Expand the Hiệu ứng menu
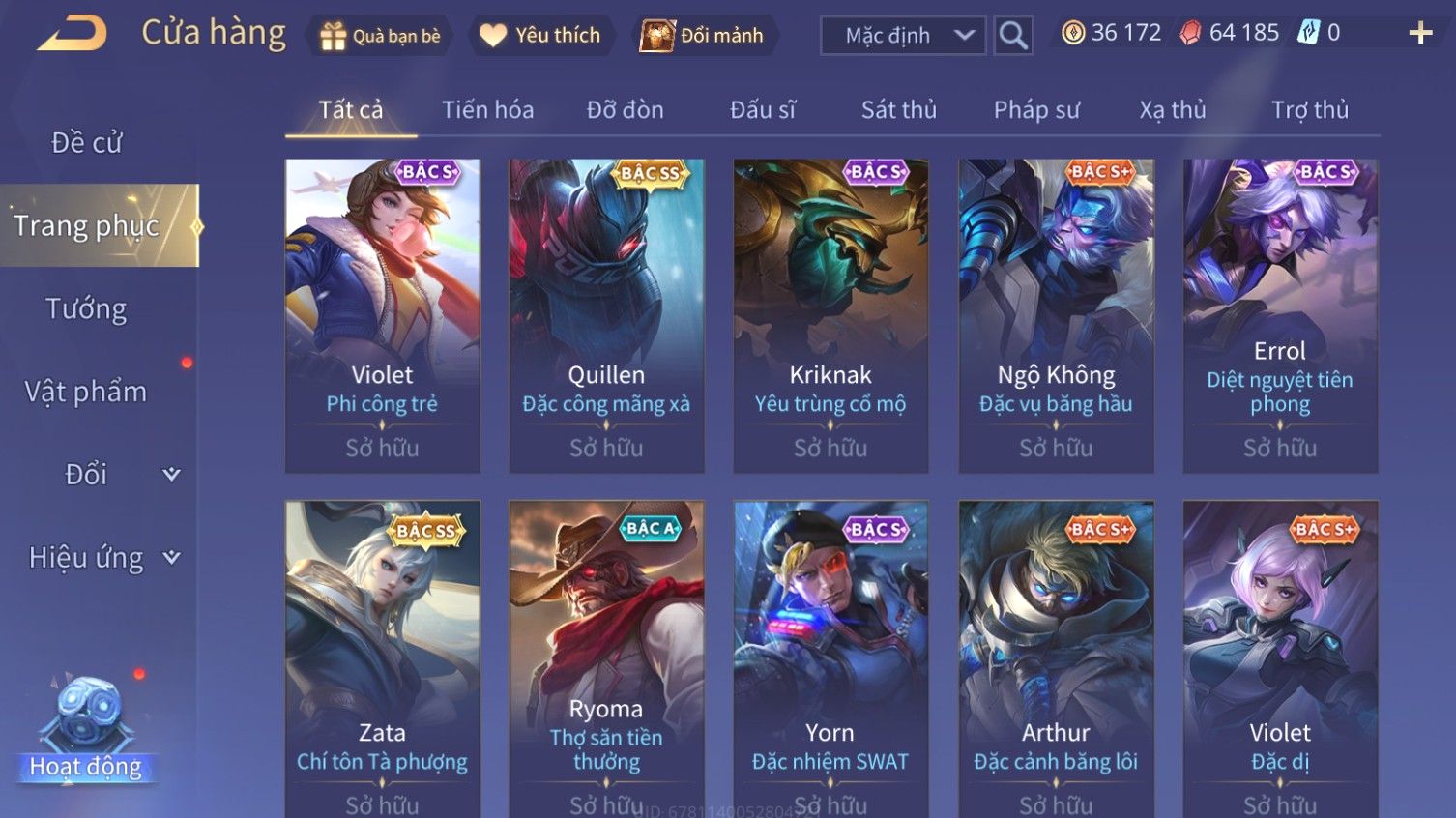 click(x=103, y=558)
